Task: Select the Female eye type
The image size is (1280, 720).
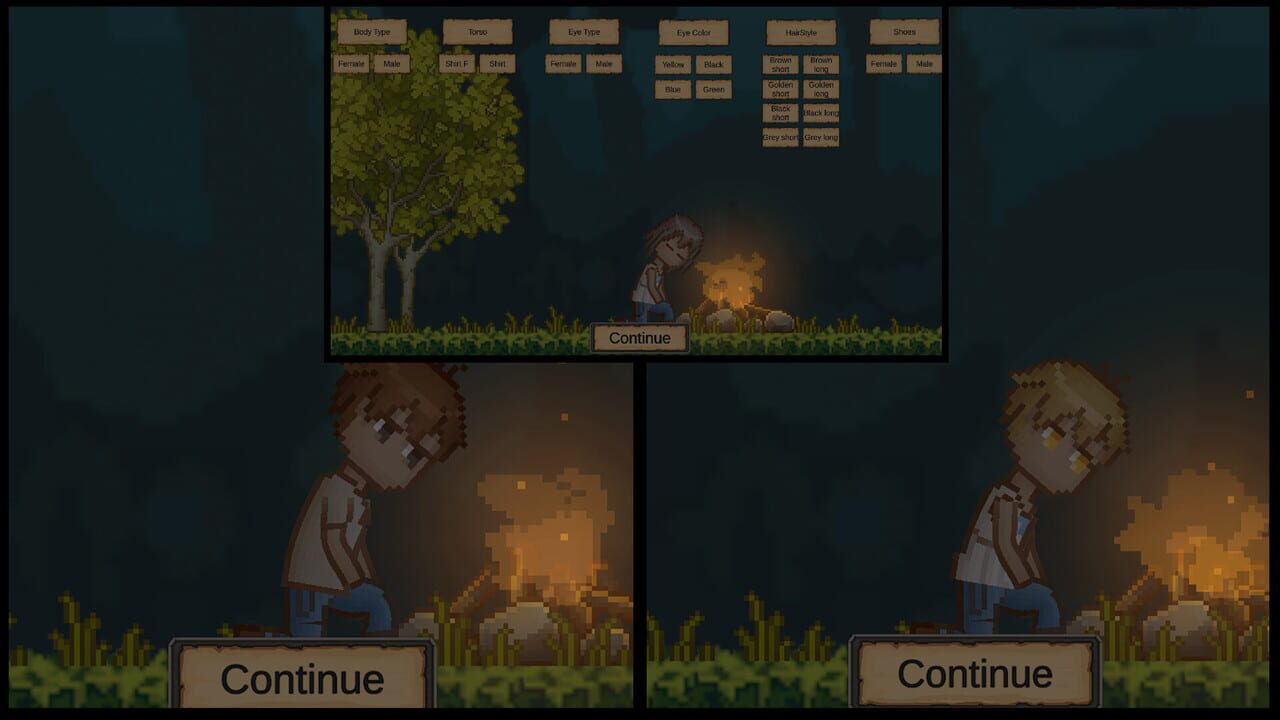Action: pyautogui.click(x=565, y=63)
